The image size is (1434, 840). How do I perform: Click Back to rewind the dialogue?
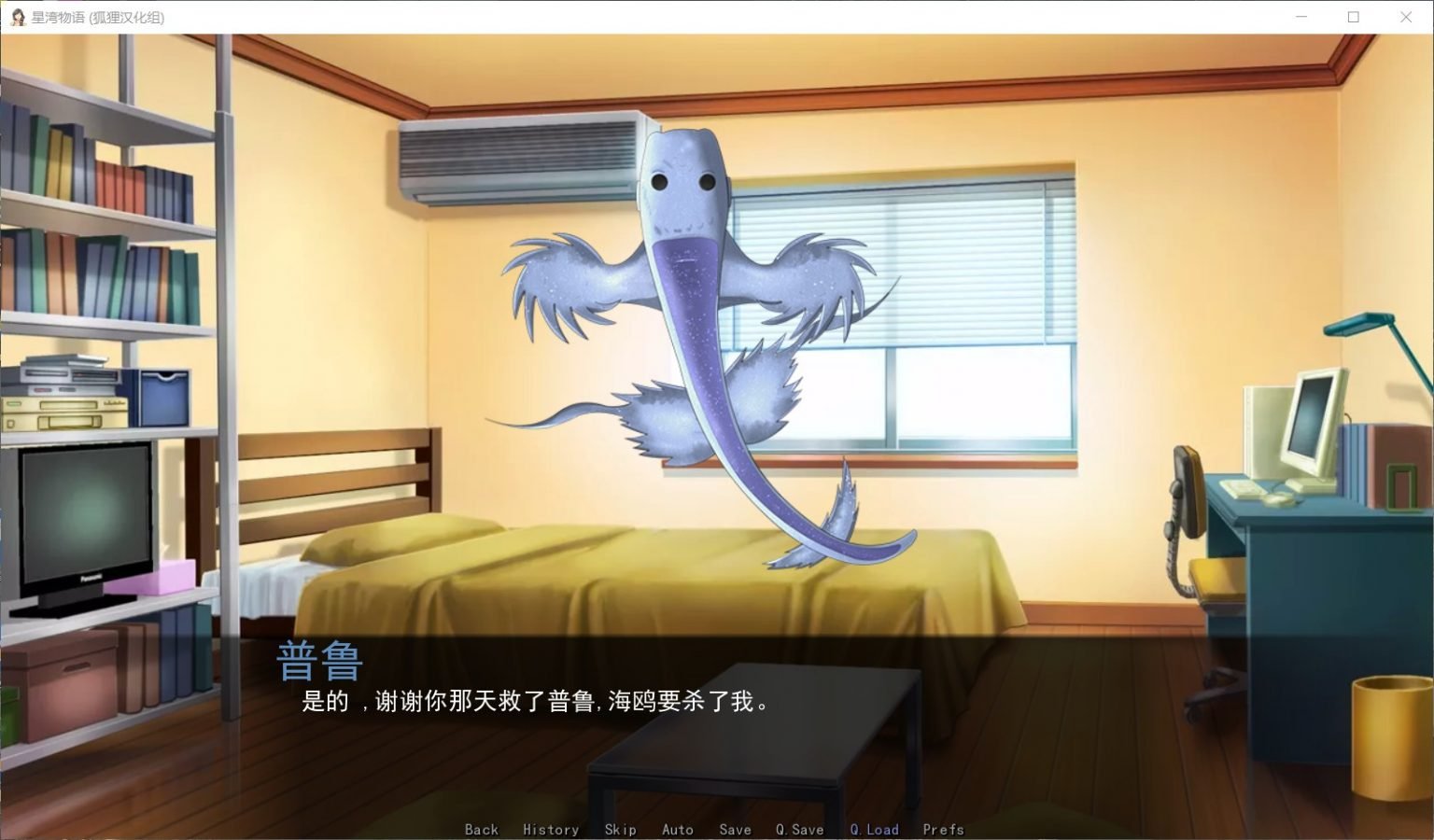pyautogui.click(x=482, y=829)
